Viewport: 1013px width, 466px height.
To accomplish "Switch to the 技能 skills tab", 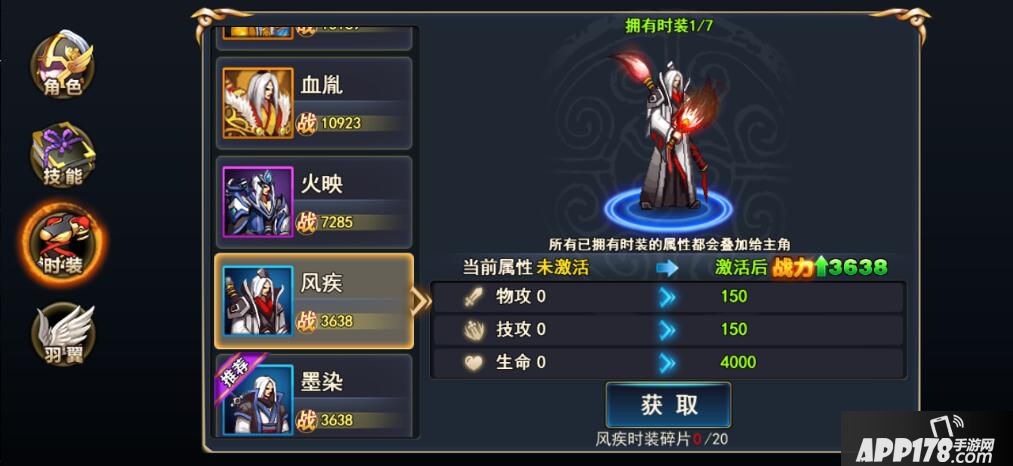I will [63, 155].
